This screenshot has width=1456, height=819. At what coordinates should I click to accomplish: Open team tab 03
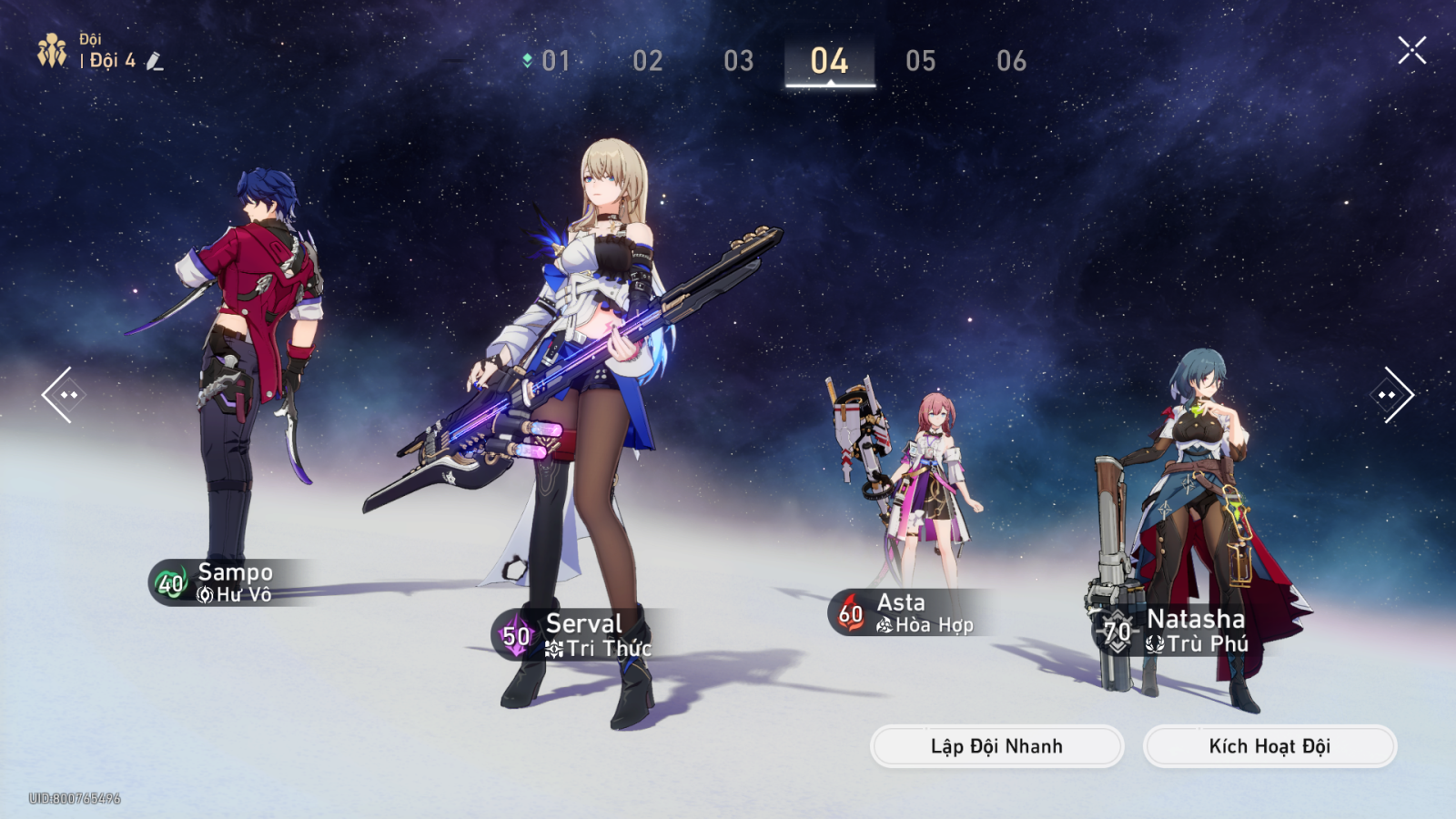pos(739,61)
